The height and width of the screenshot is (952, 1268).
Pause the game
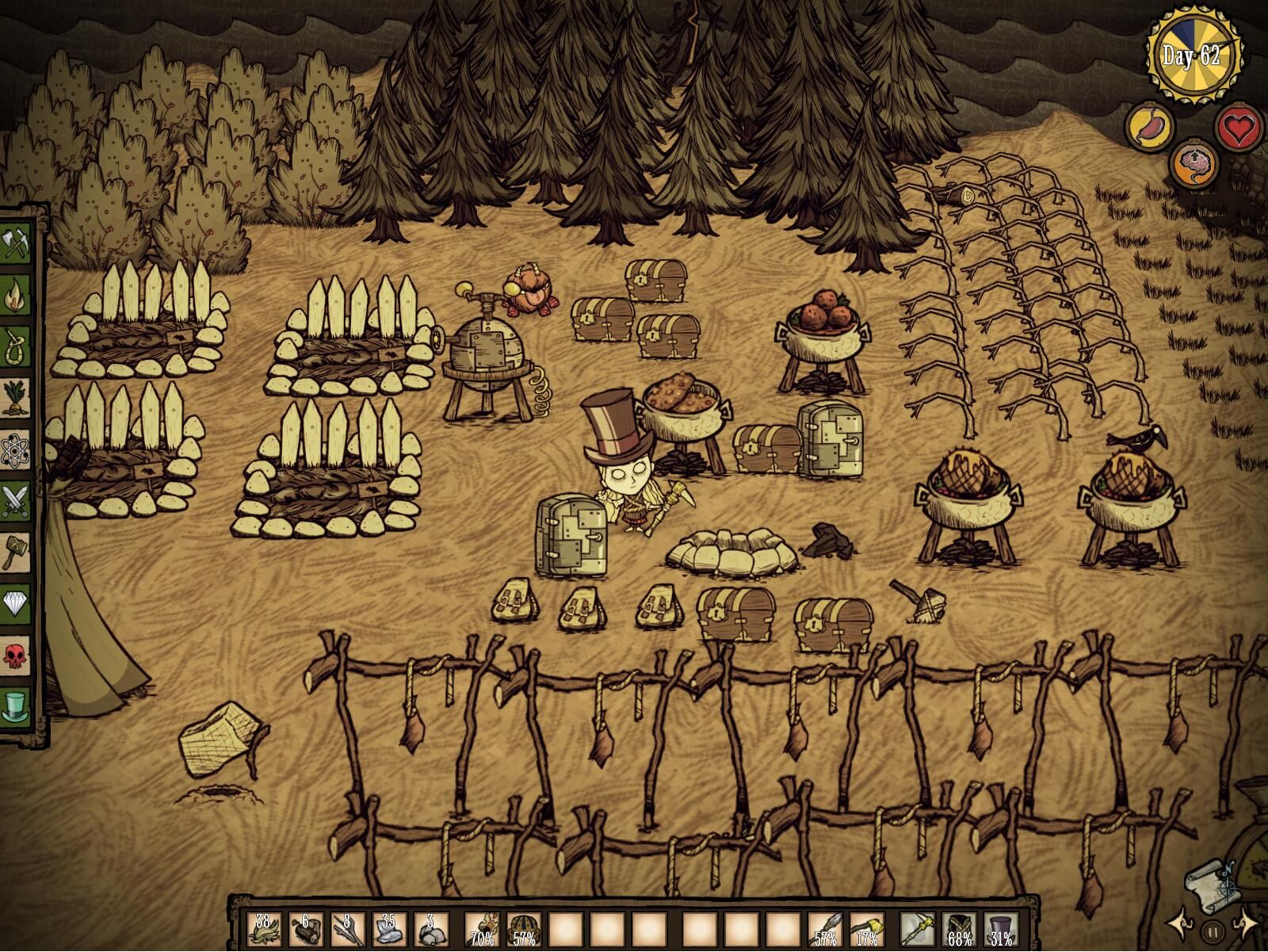[1213, 931]
